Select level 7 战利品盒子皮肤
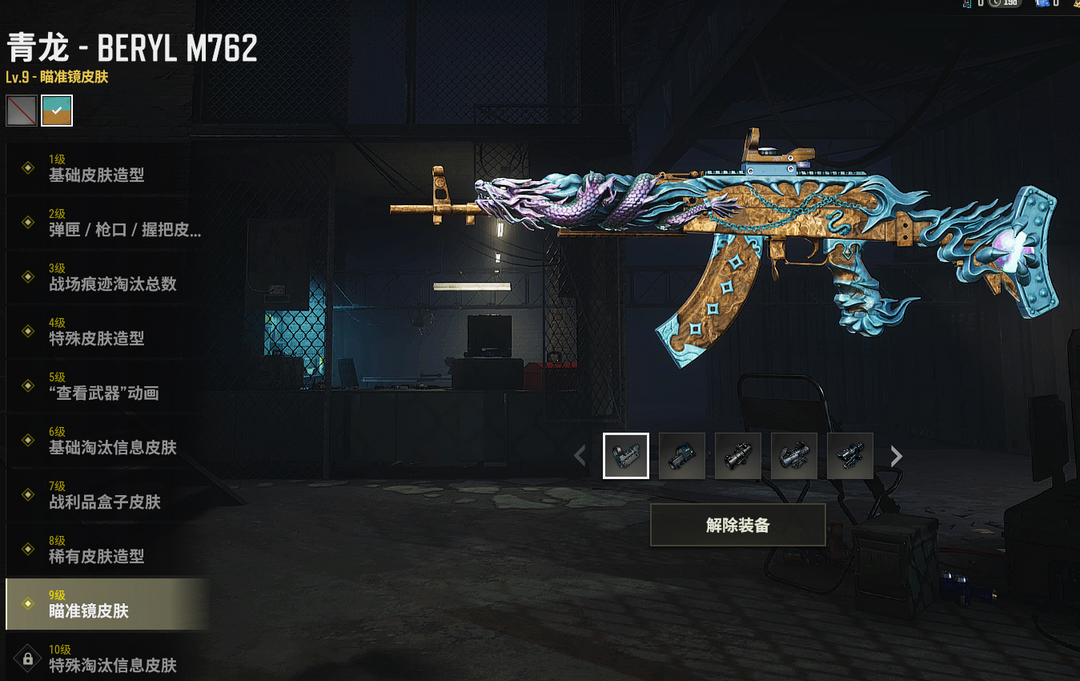Screen dimensions: 1080x681 tap(105, 495)
